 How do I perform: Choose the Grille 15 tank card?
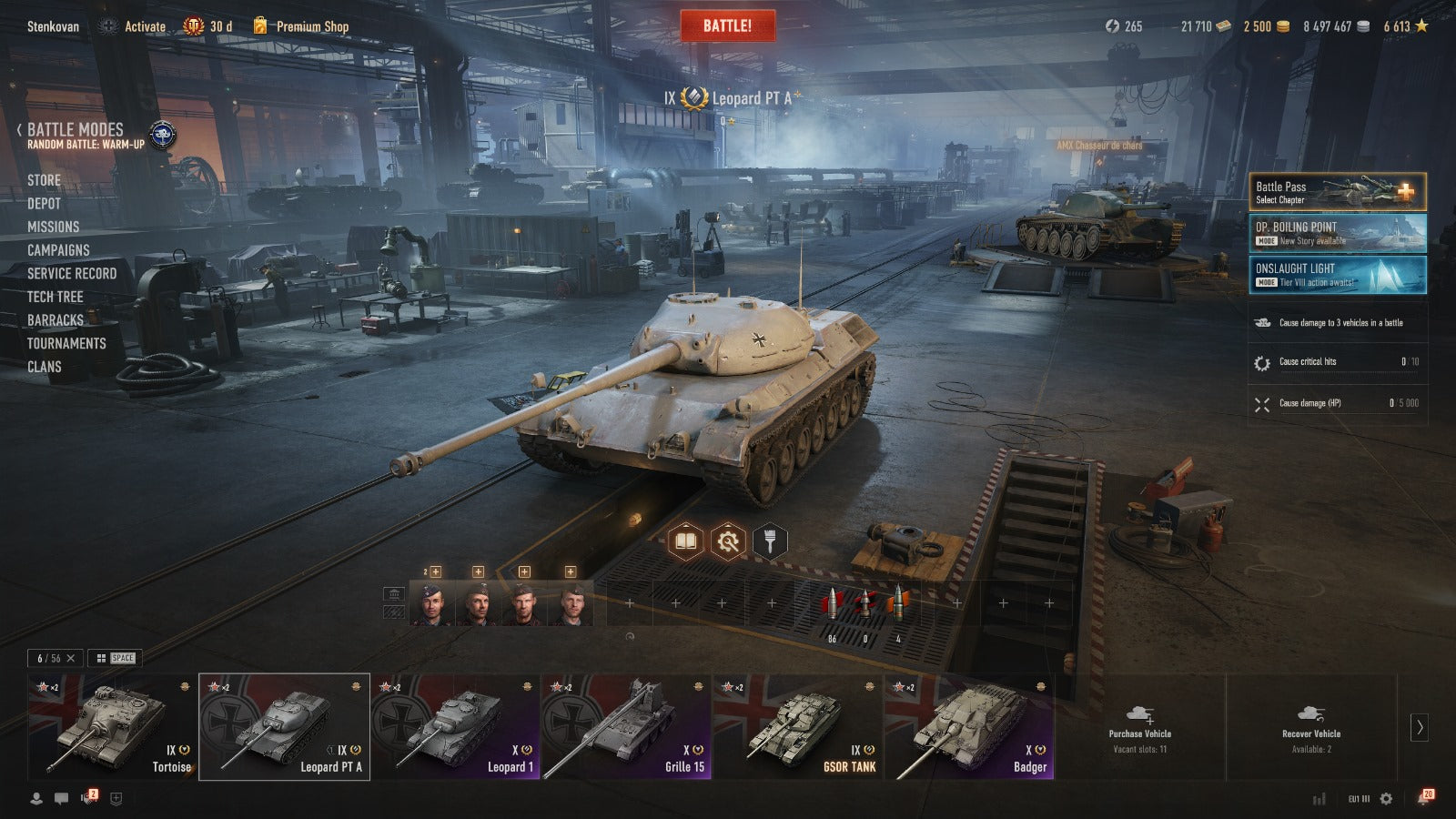[626, 726]
